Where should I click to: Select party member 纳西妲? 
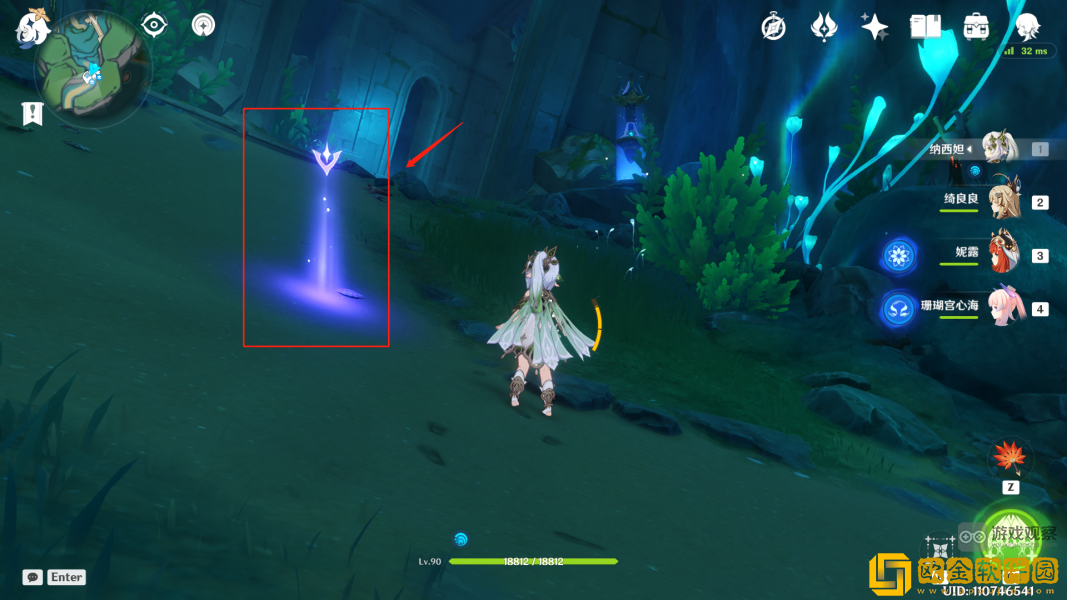[x=1000, y=149]
